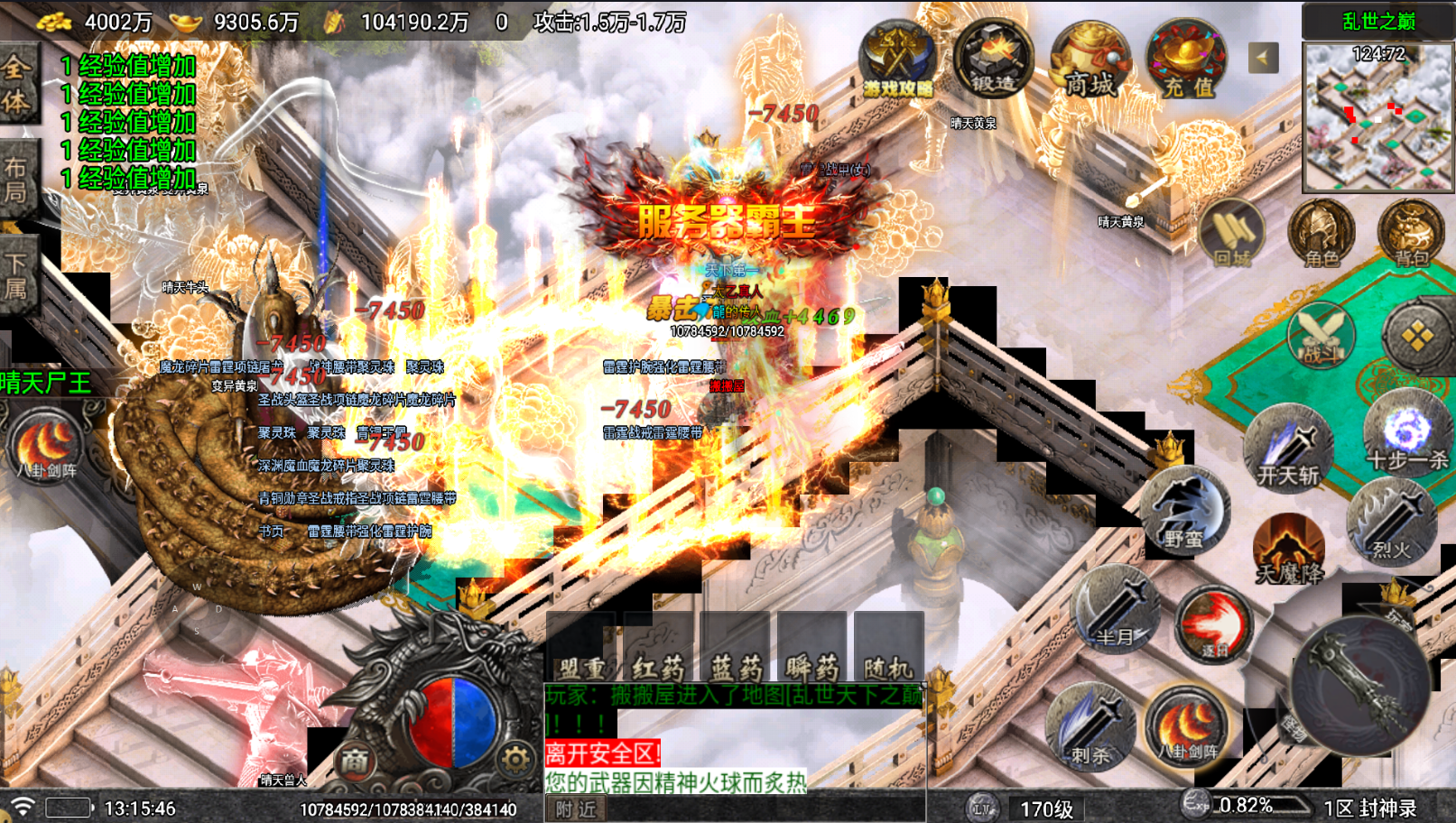
Task: Activate the 十步一杀 skill
Action: (x=1406, y=435)
